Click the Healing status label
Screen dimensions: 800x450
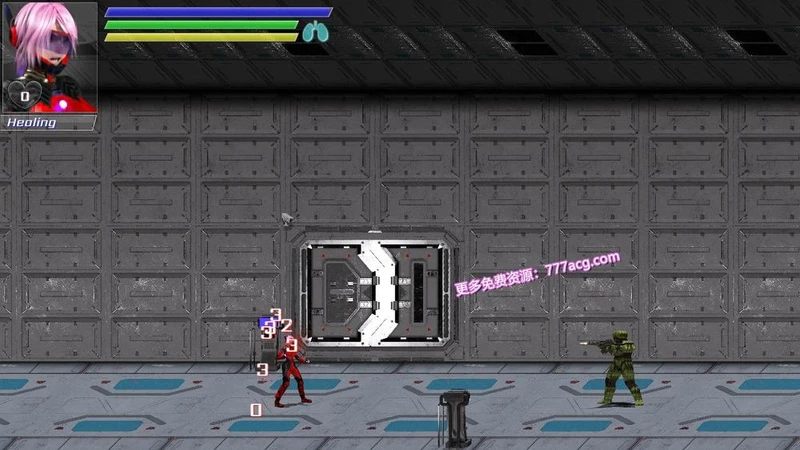(33, 122)
